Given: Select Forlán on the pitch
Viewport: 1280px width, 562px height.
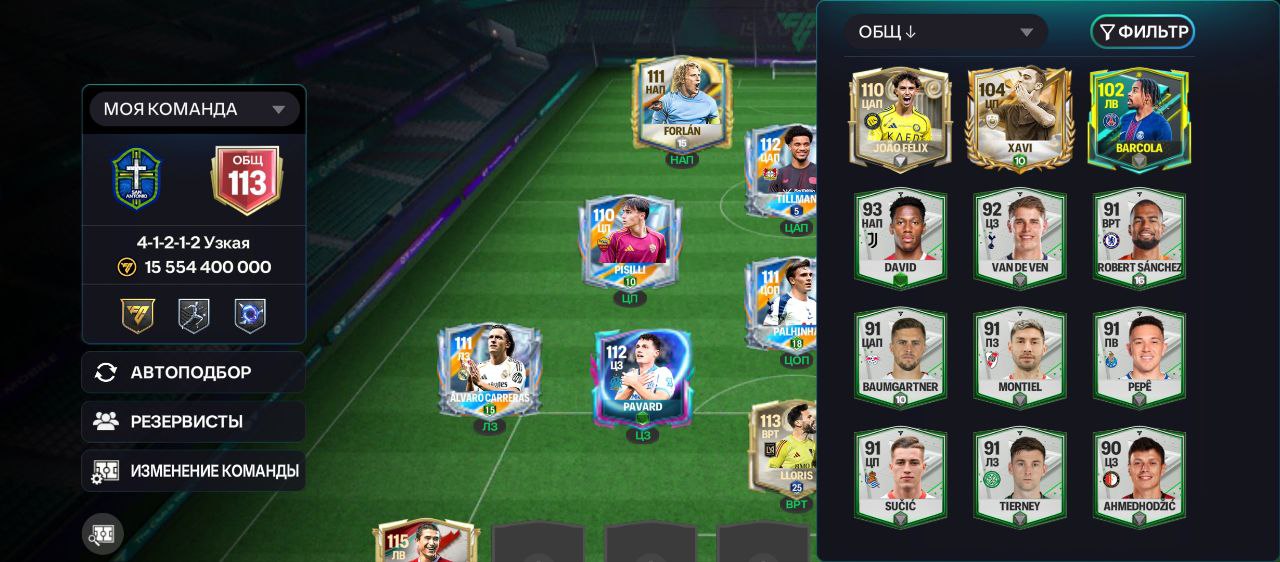Looking at the screenshot, I should tap(682, 103).
